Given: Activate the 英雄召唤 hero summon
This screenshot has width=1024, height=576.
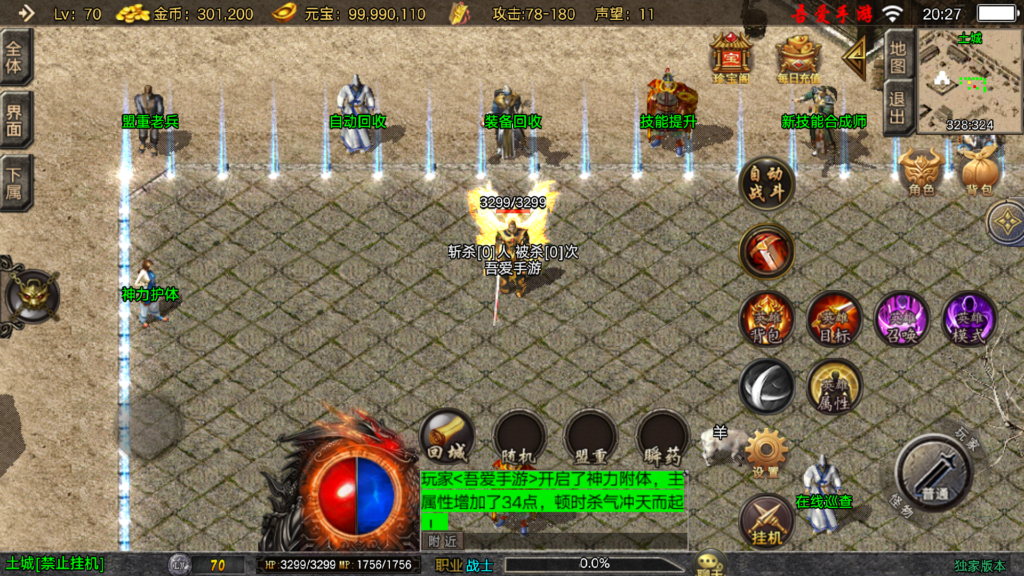Looking at the screenshot, I should point(901,320).
